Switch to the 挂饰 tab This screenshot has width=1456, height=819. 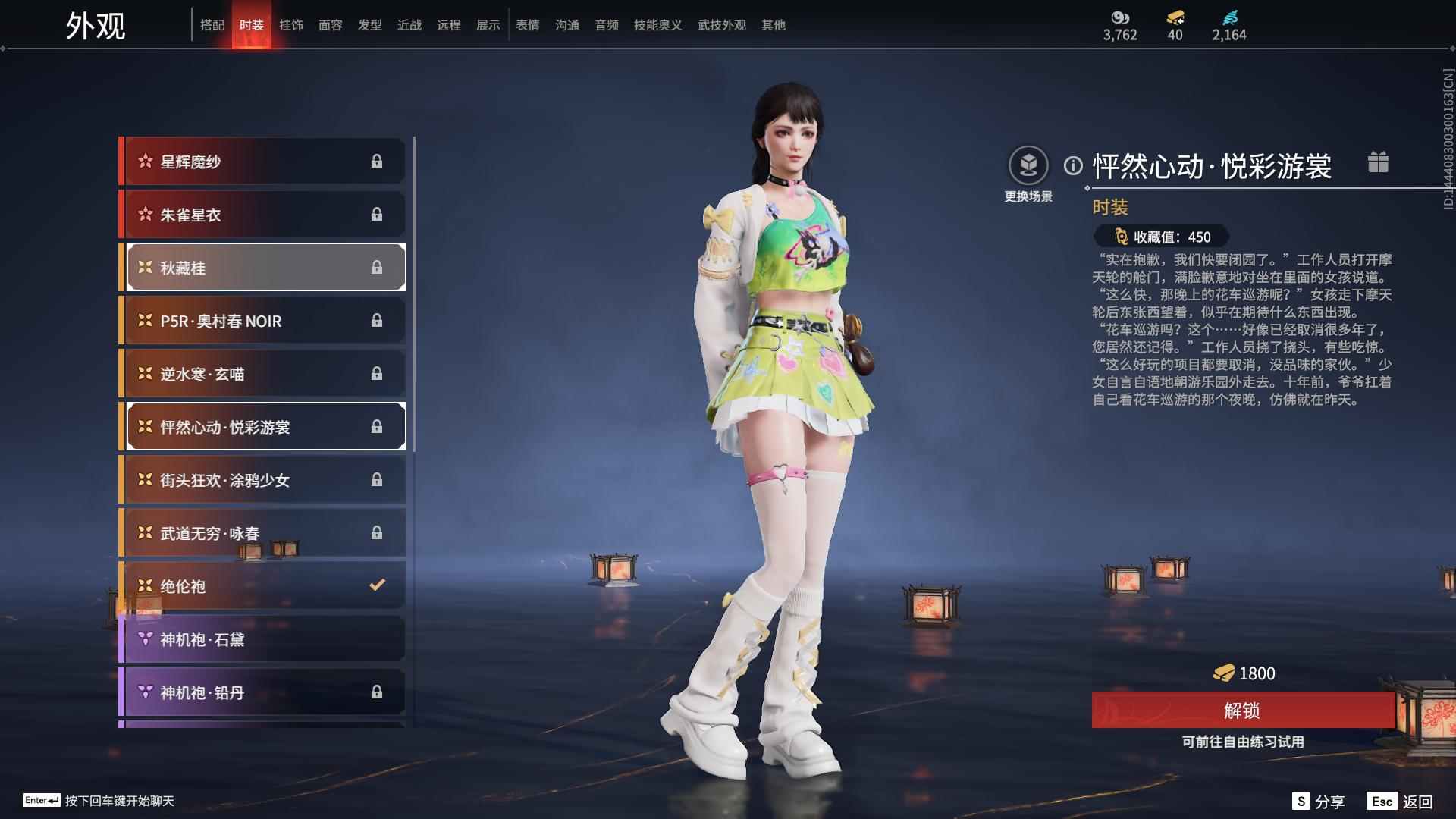click(x=291, y=24)
